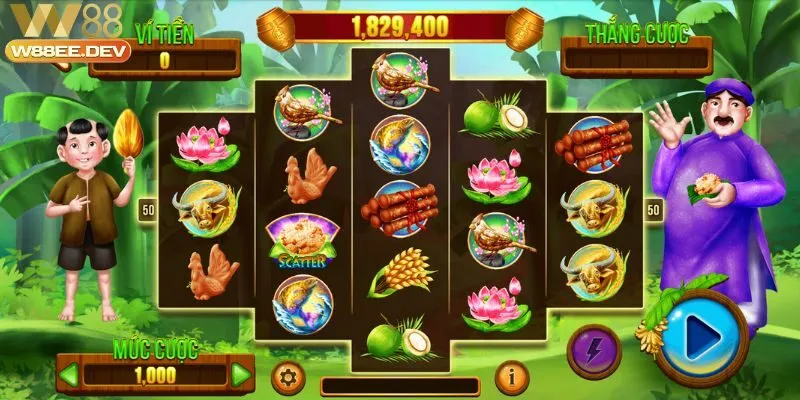Decrease the bet with the left arrow

tap(70, 376)
